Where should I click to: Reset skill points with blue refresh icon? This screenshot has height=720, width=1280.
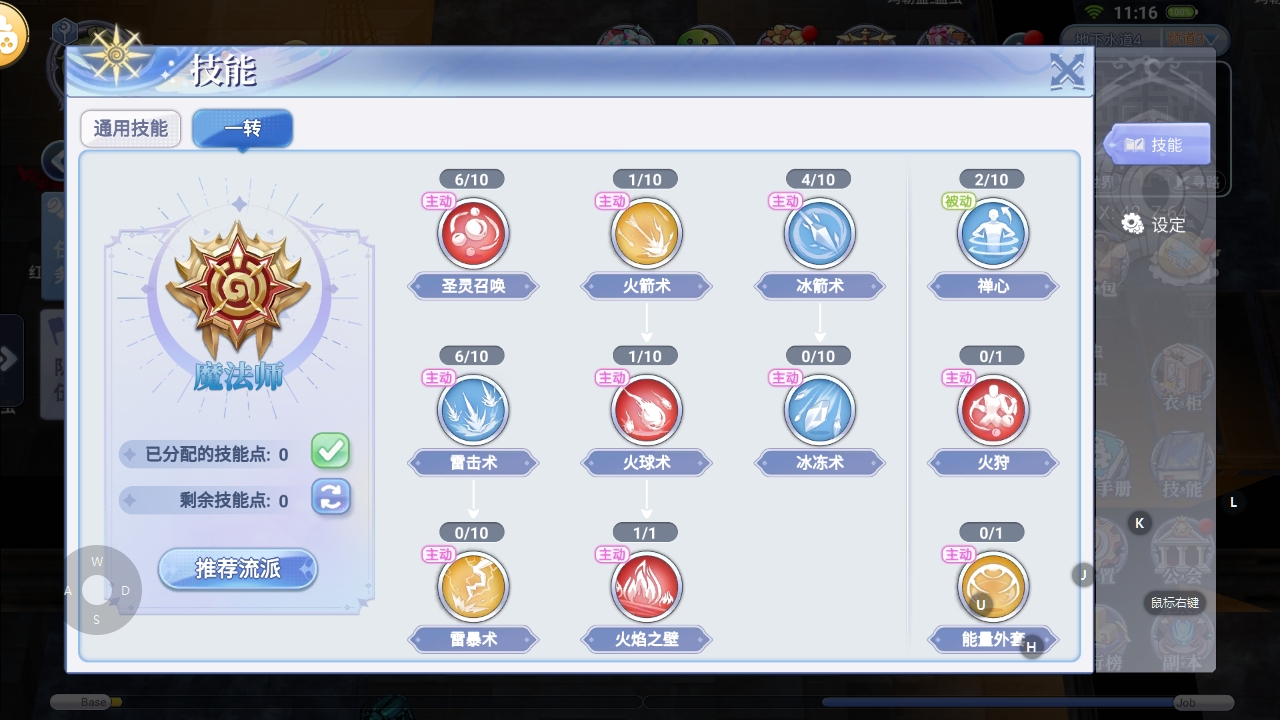pos(330,497)
